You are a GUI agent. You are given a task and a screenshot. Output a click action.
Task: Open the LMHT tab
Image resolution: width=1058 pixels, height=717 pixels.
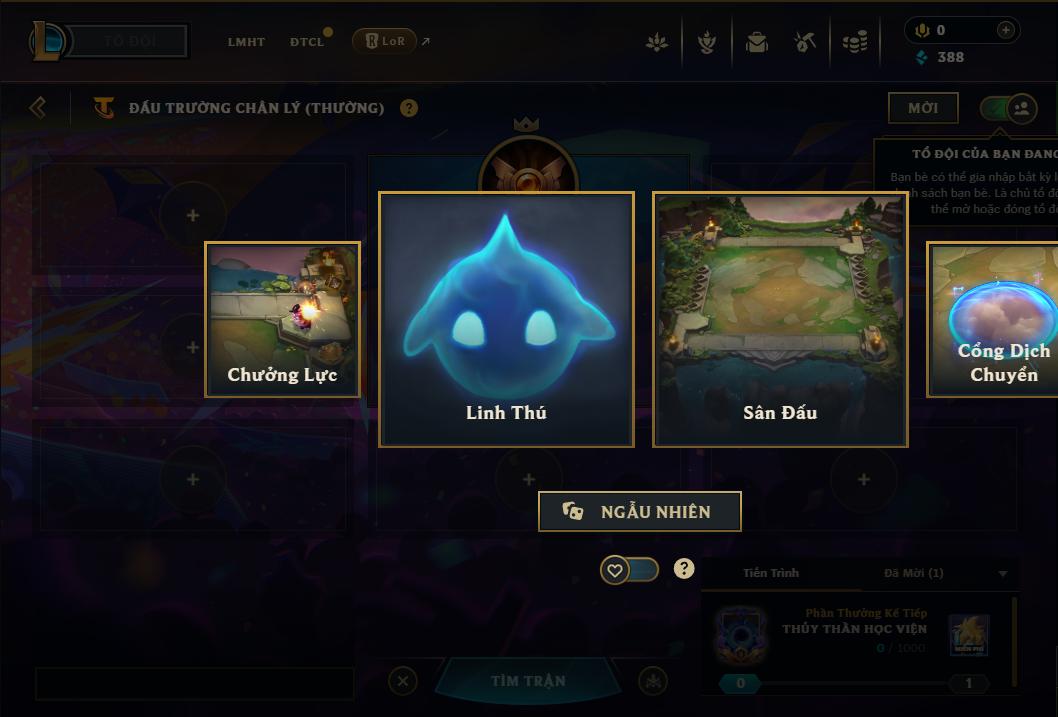coord(246,42)
